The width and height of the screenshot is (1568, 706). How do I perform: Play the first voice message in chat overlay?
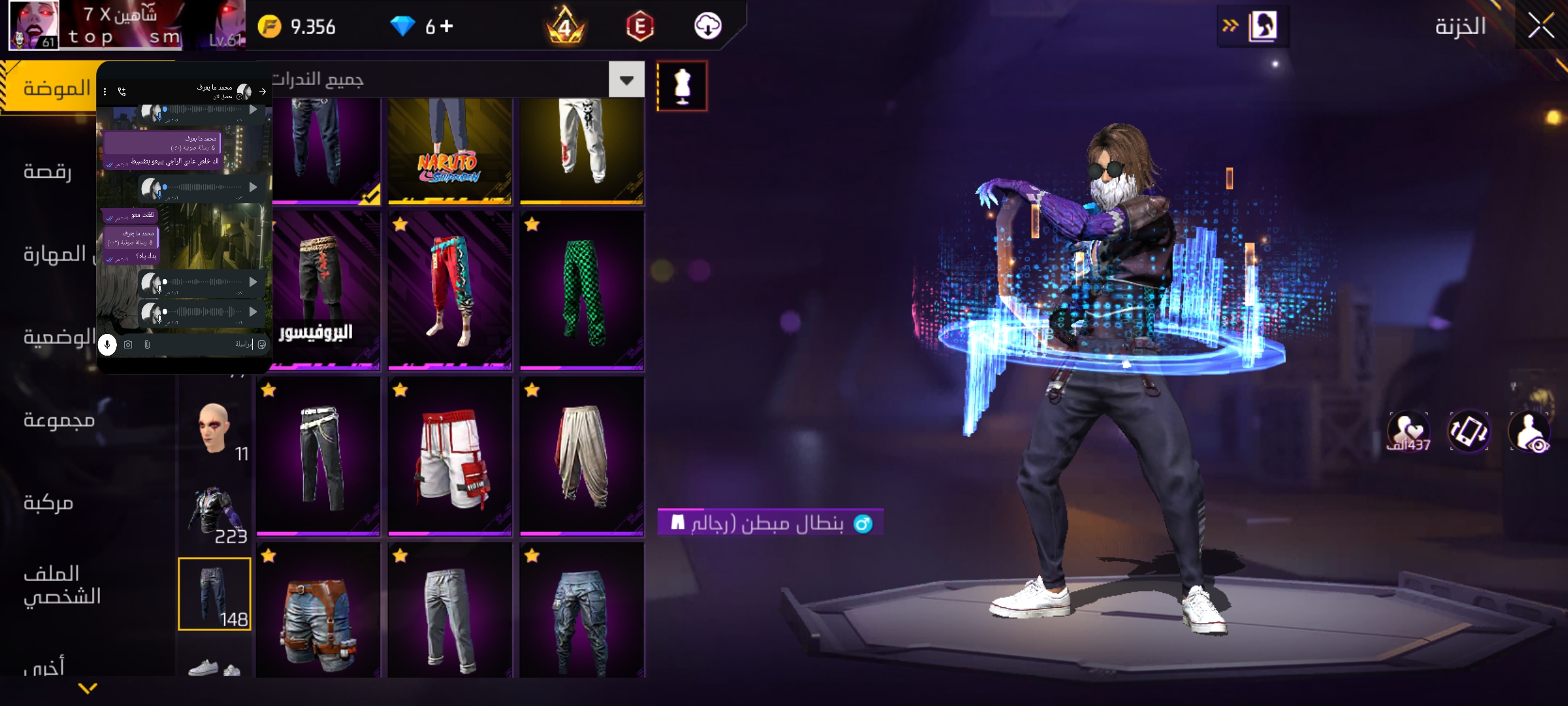[253, 110]
